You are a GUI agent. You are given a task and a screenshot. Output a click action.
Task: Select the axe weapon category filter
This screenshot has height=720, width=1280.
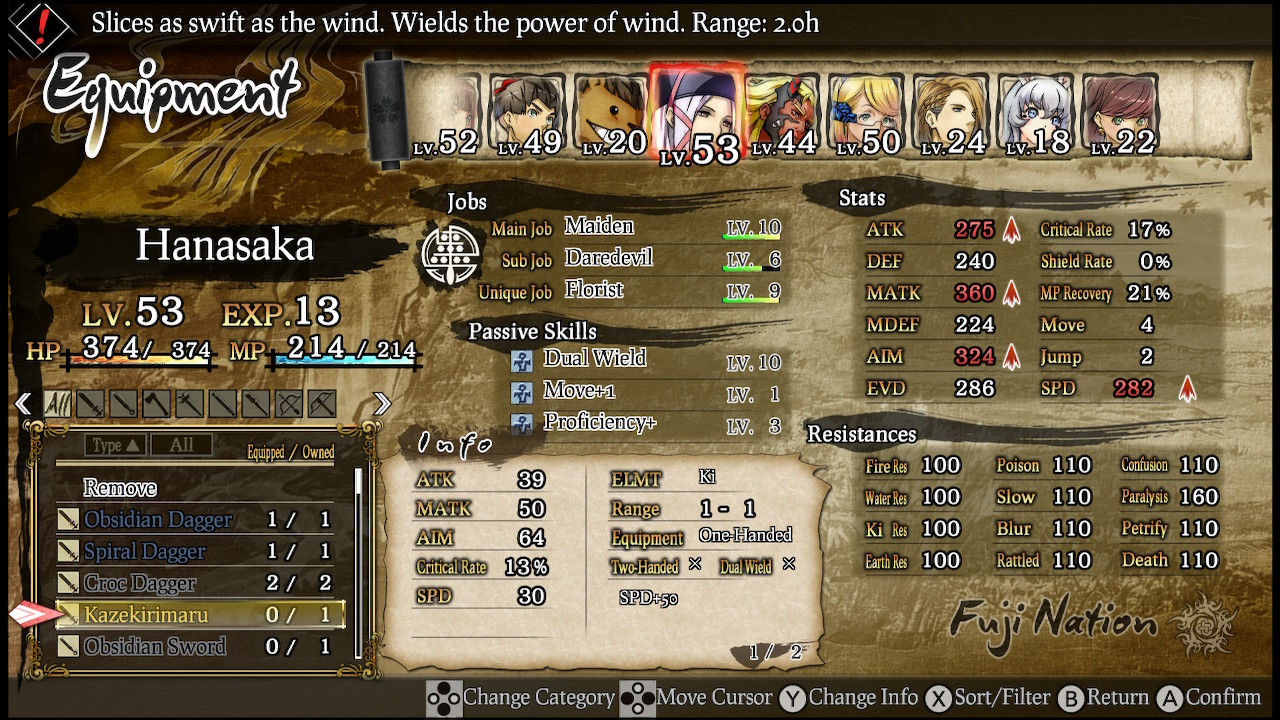[156, 403]
